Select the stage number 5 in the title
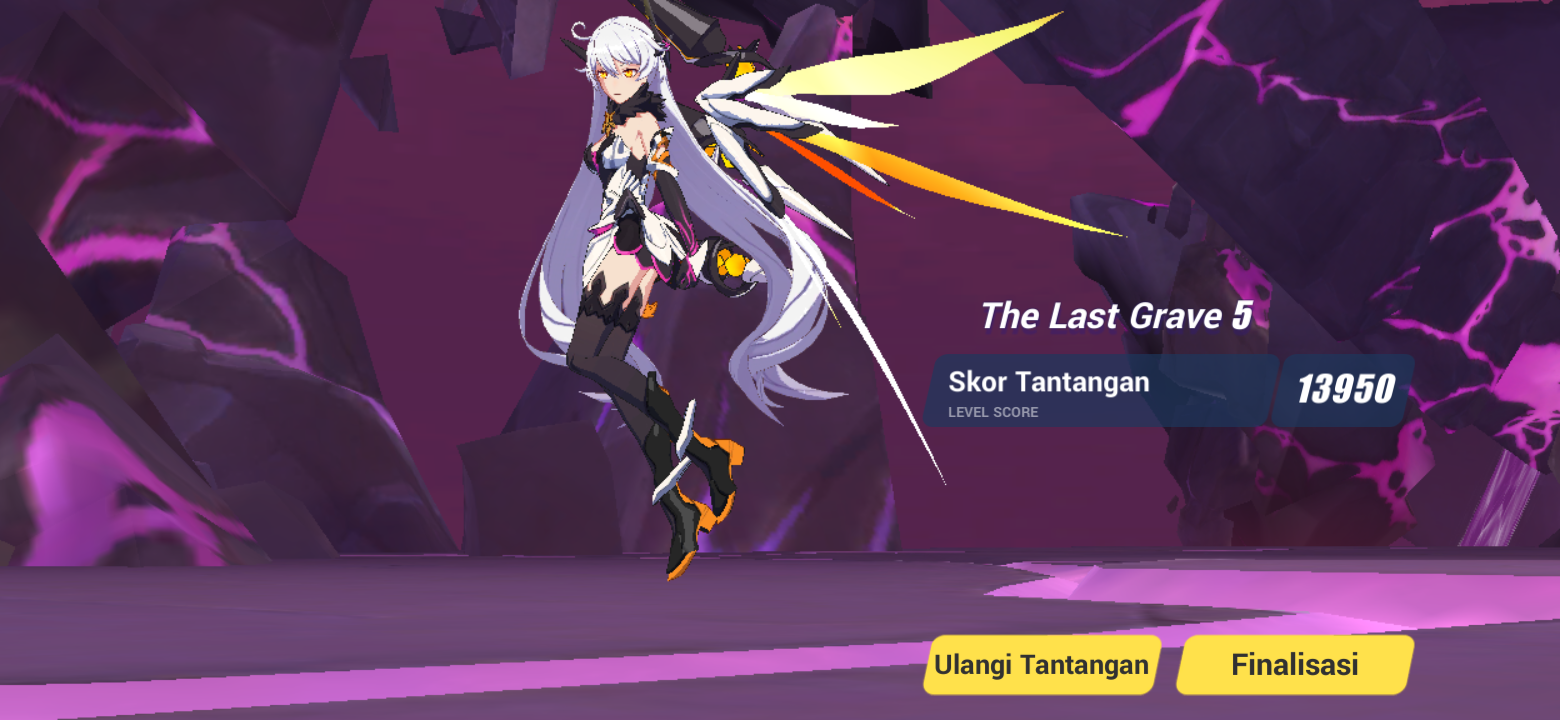Image resolution: width=1560 pixels, height=720 pixels. [x=1243, y=315]
